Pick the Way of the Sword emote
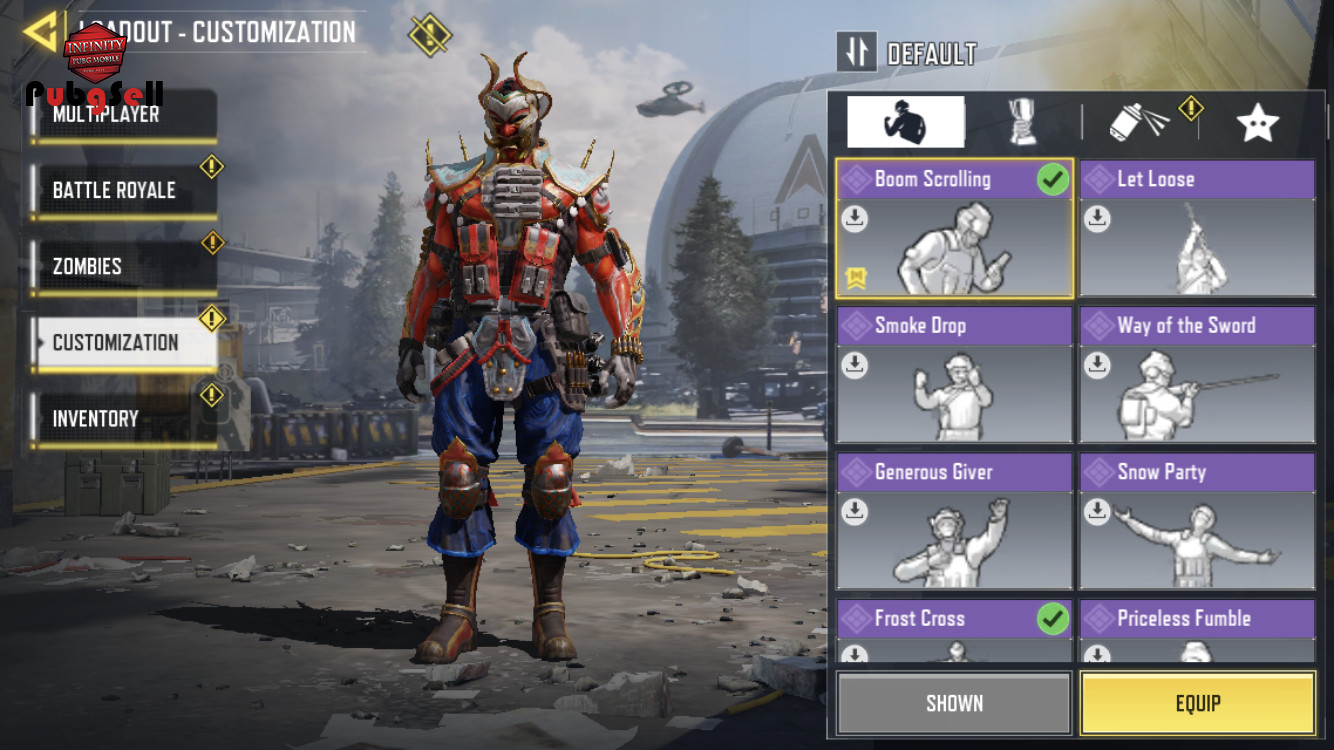 click(1197, 375)
